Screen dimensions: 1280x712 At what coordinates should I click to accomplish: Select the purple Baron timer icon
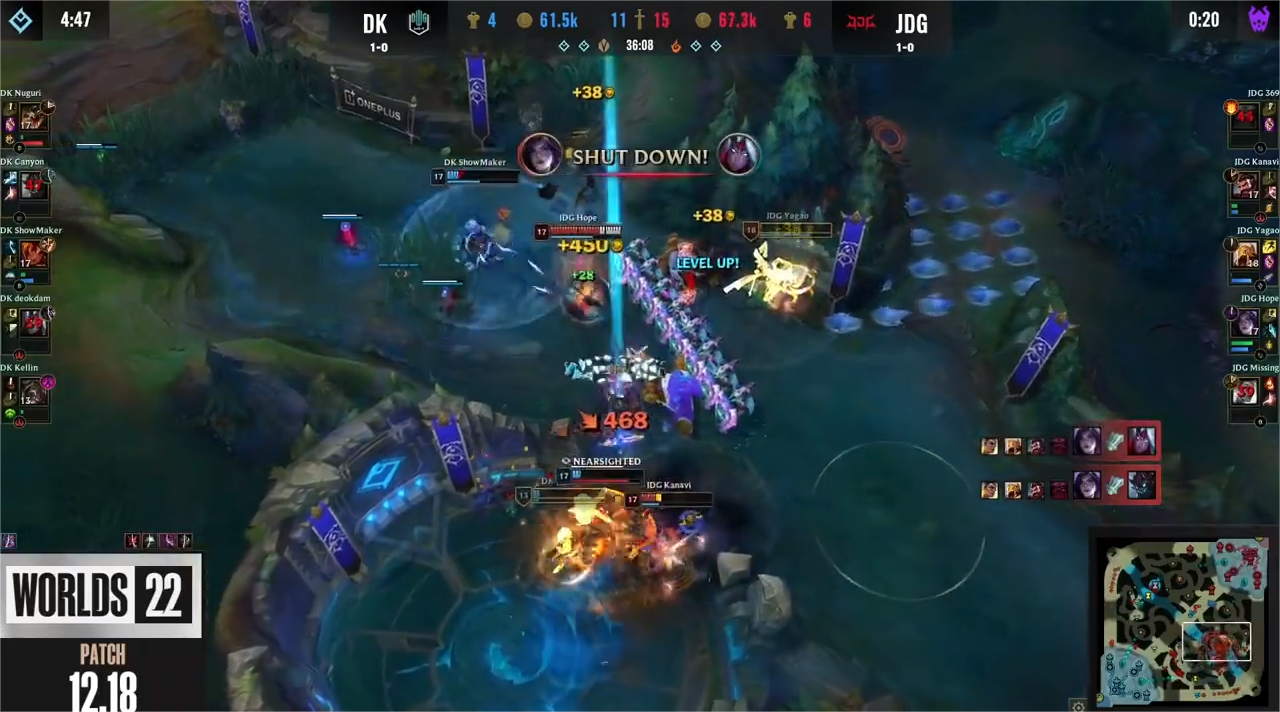point(1259,20)
